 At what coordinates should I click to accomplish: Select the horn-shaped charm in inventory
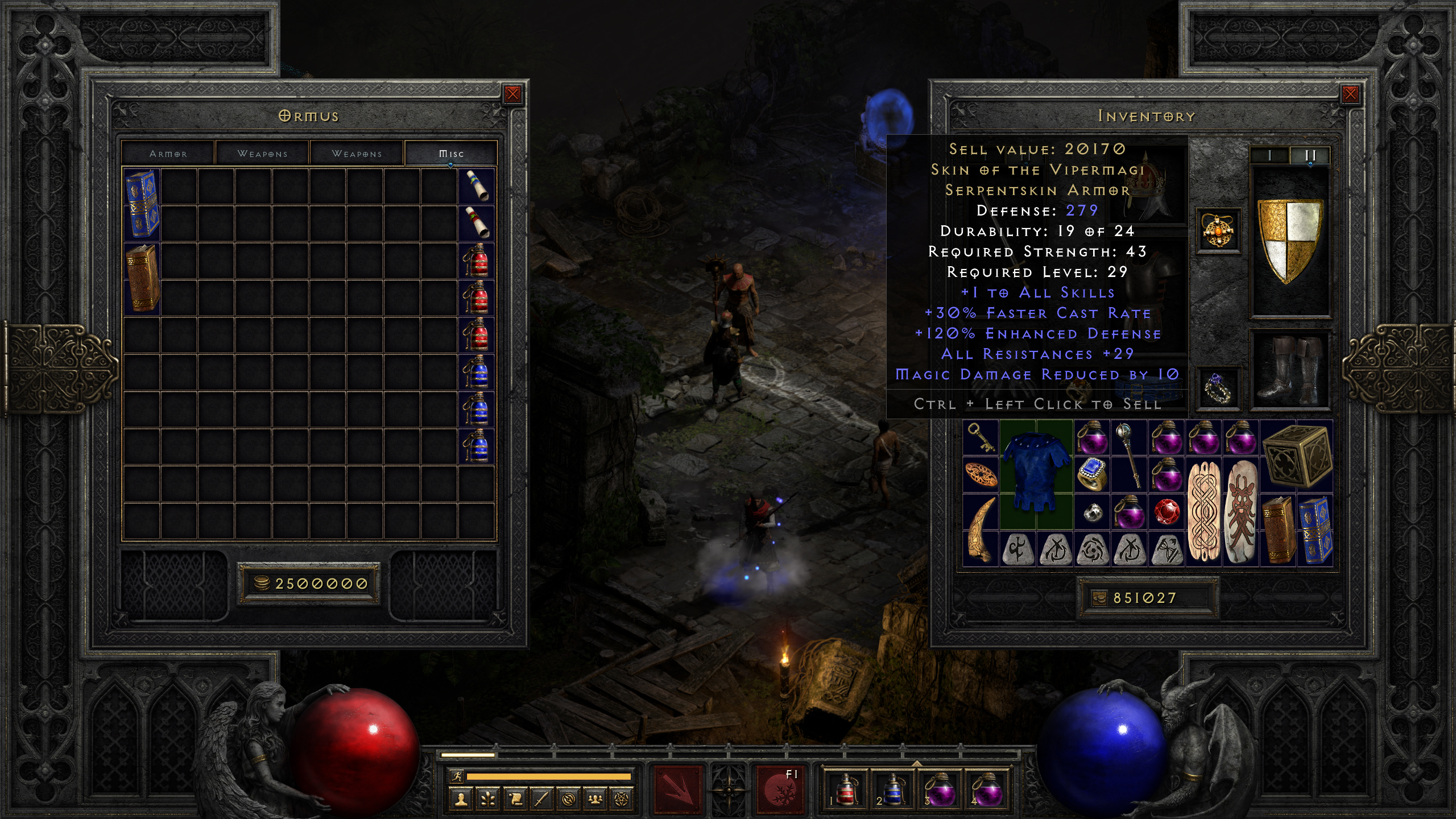[x=981, y=529]
